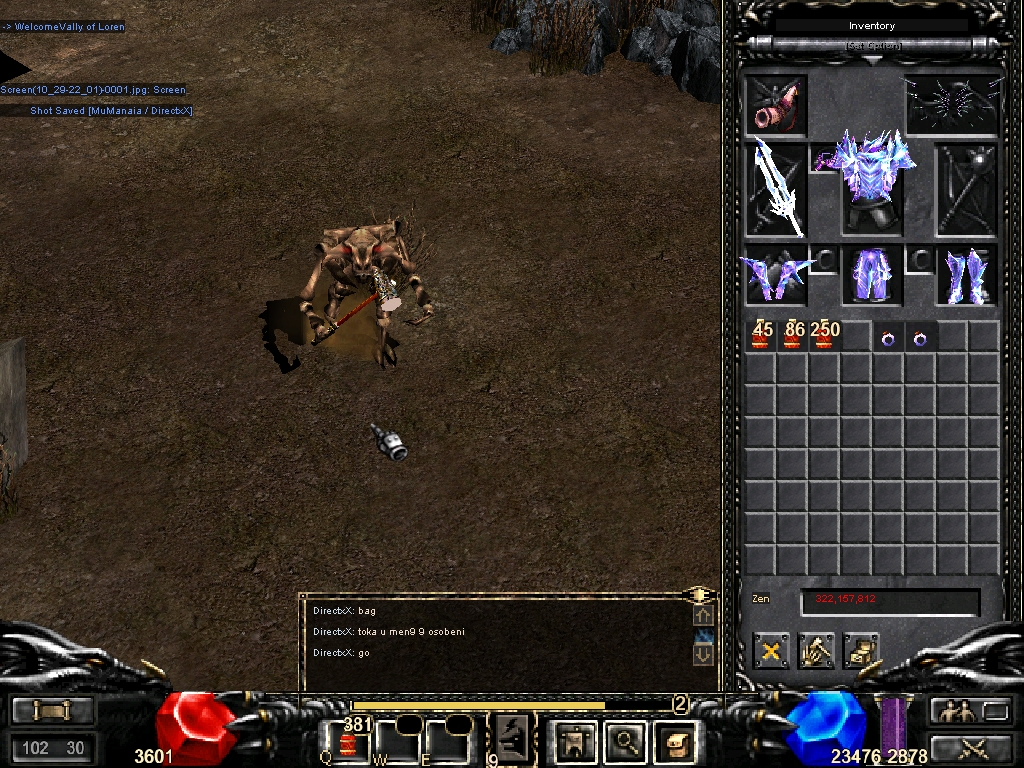Select the equipped purple gloves slot
Image resolution: width=1024 pixels, height=768 pixels.
click(x=776, y=275)
